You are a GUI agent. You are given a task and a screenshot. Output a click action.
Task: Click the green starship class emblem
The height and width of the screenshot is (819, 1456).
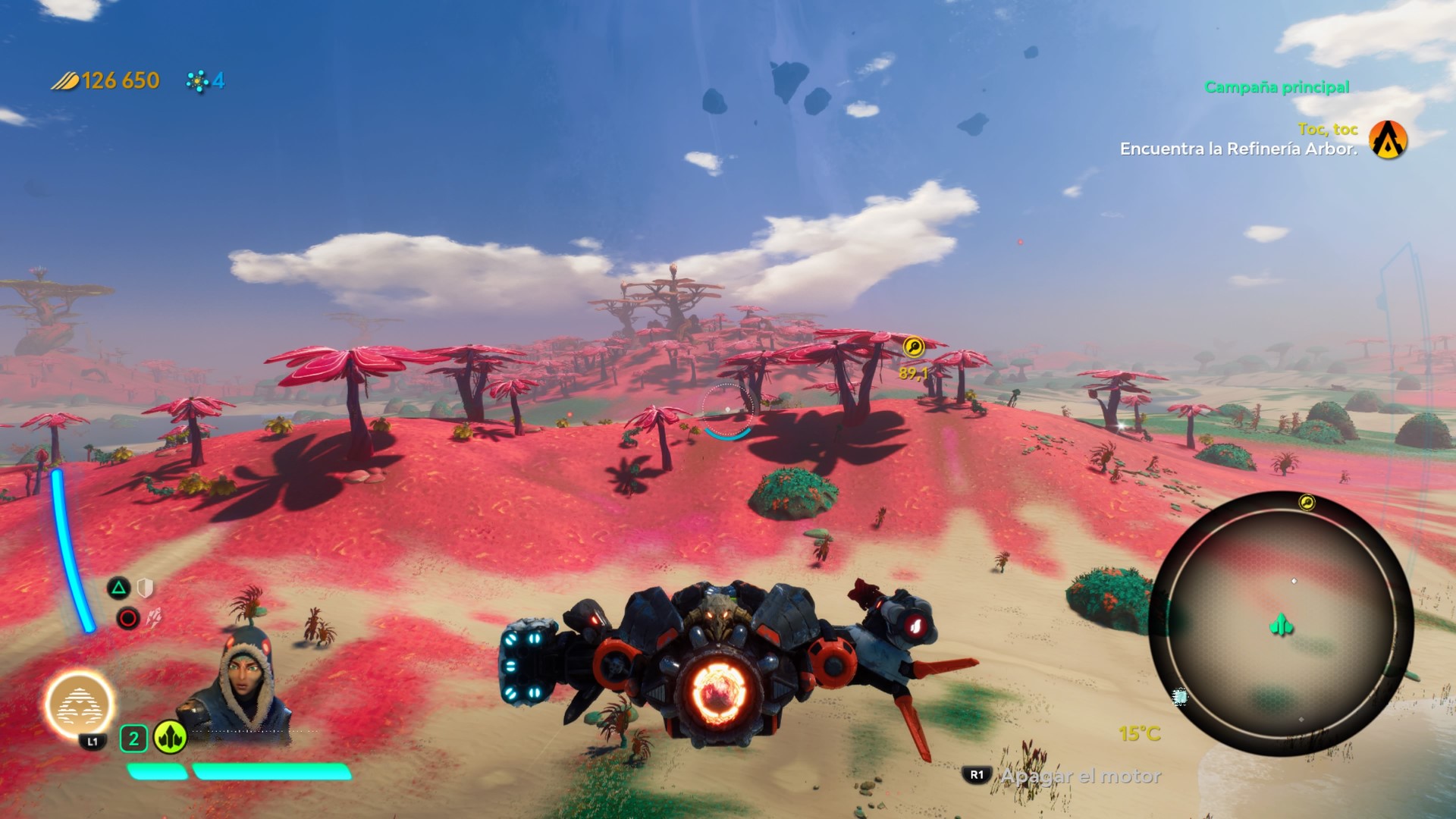point(170,737)
